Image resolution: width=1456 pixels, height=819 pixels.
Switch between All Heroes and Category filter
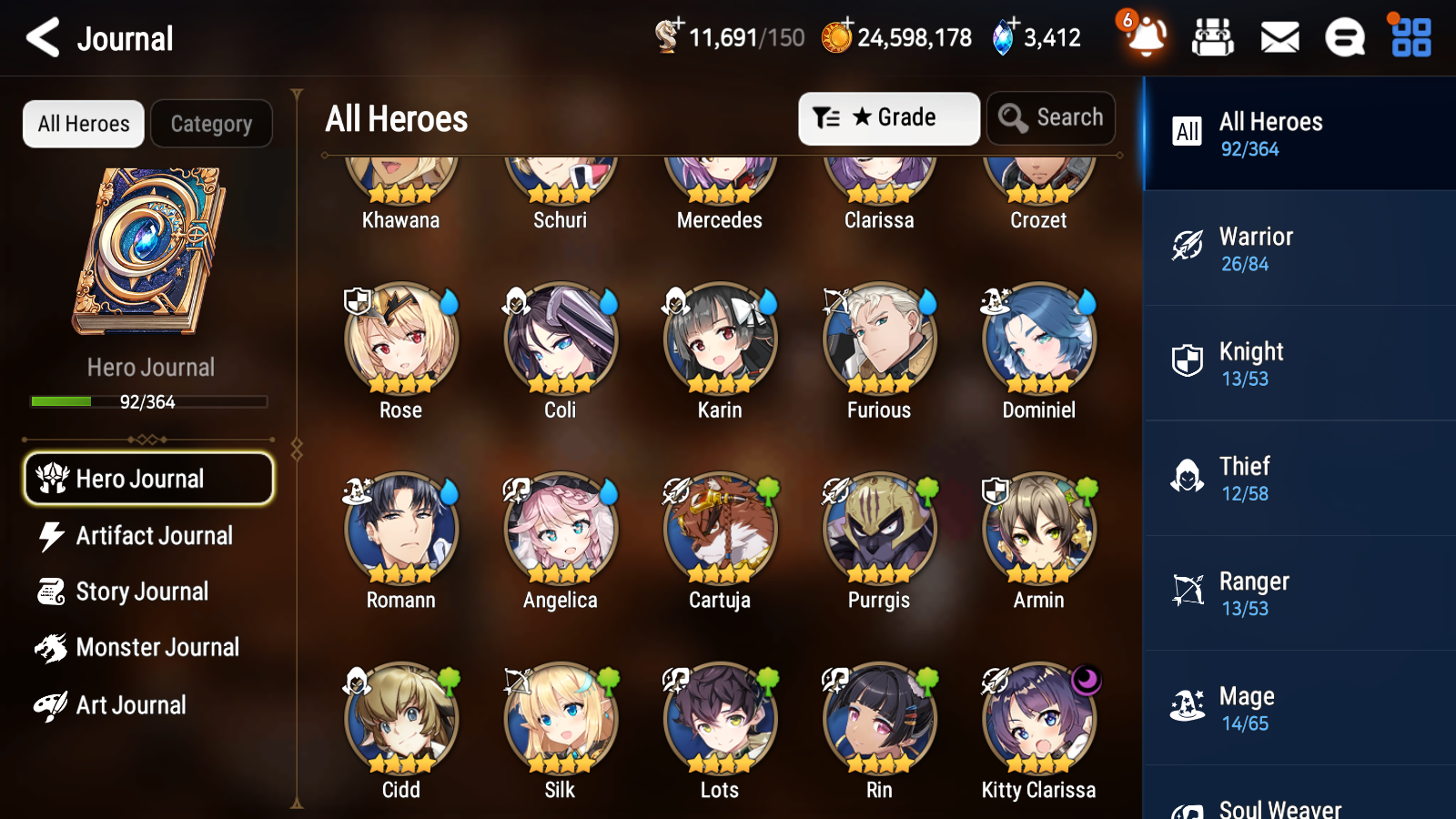(212, 124)
